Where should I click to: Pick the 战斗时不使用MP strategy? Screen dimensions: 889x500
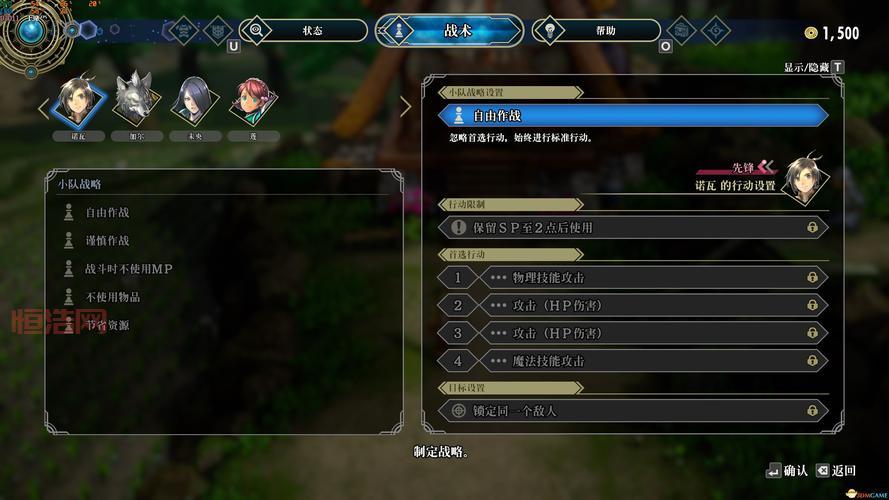point(128,269)
